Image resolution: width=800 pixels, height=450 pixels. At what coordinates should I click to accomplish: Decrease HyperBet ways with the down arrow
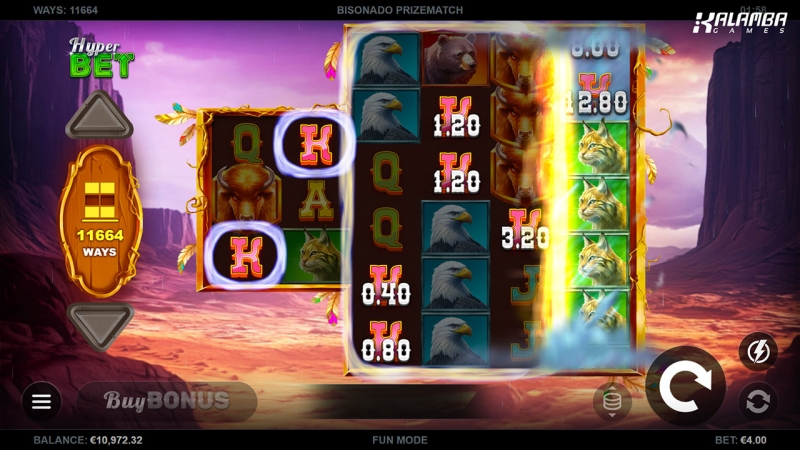[x=99, y=322]
